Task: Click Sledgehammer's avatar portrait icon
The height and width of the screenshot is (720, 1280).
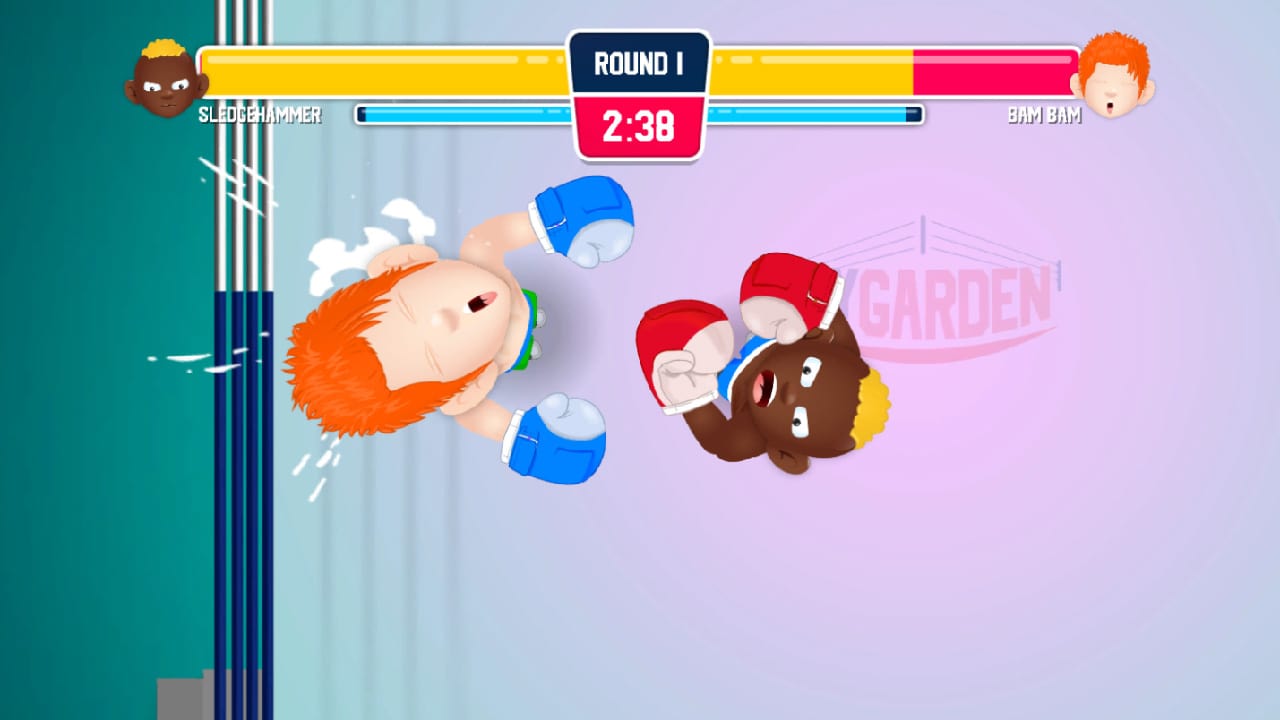Action: click(166, 80)
